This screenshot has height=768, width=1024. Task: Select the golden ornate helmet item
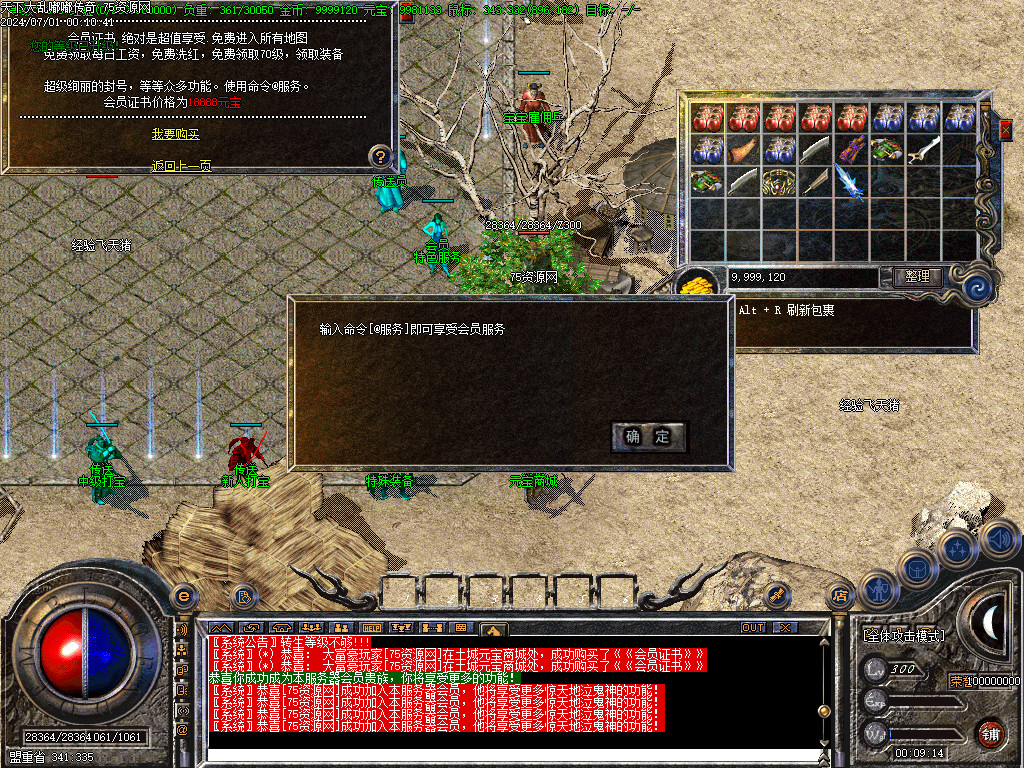click(779, 183)
